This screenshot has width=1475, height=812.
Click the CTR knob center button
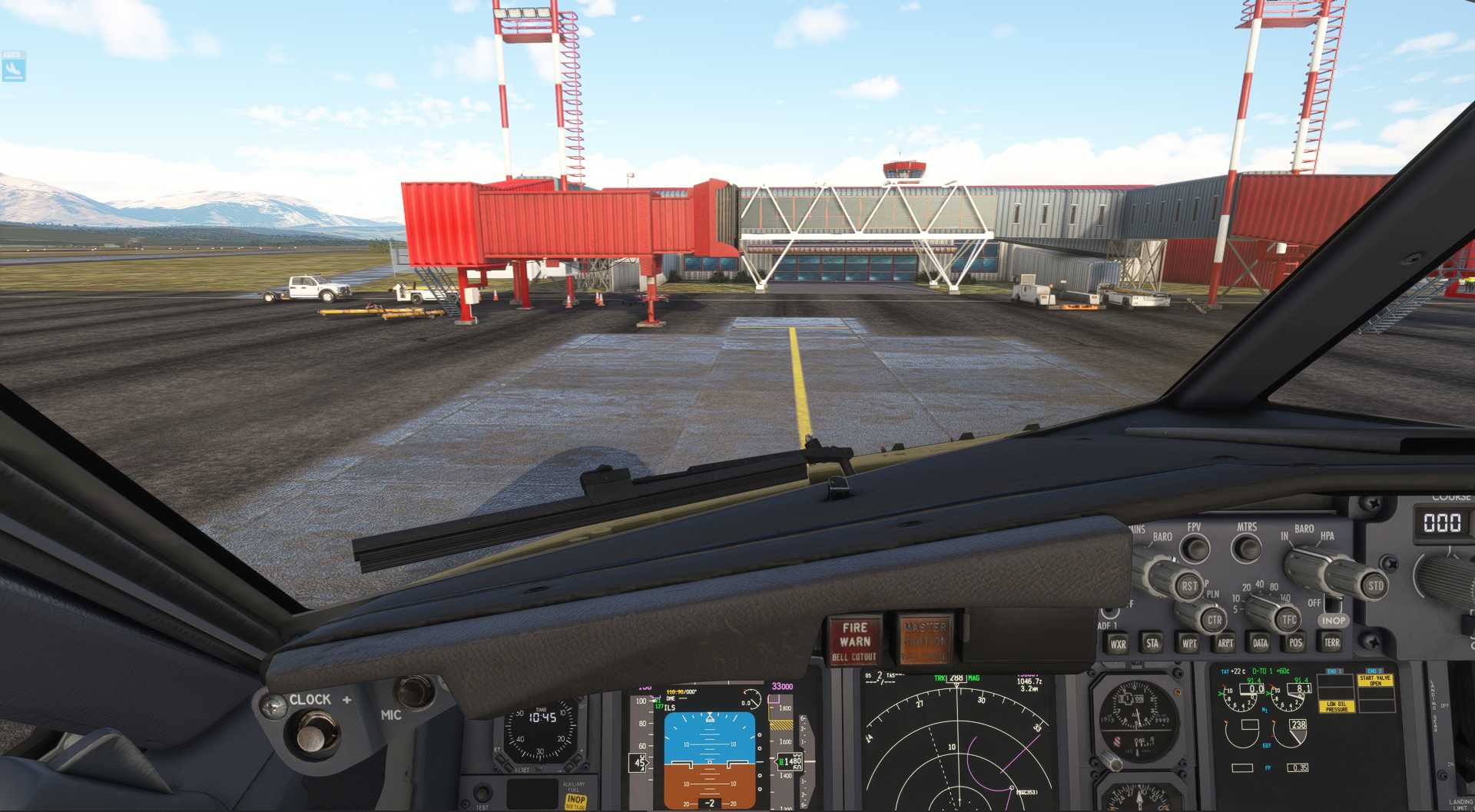pos(1214,620)
